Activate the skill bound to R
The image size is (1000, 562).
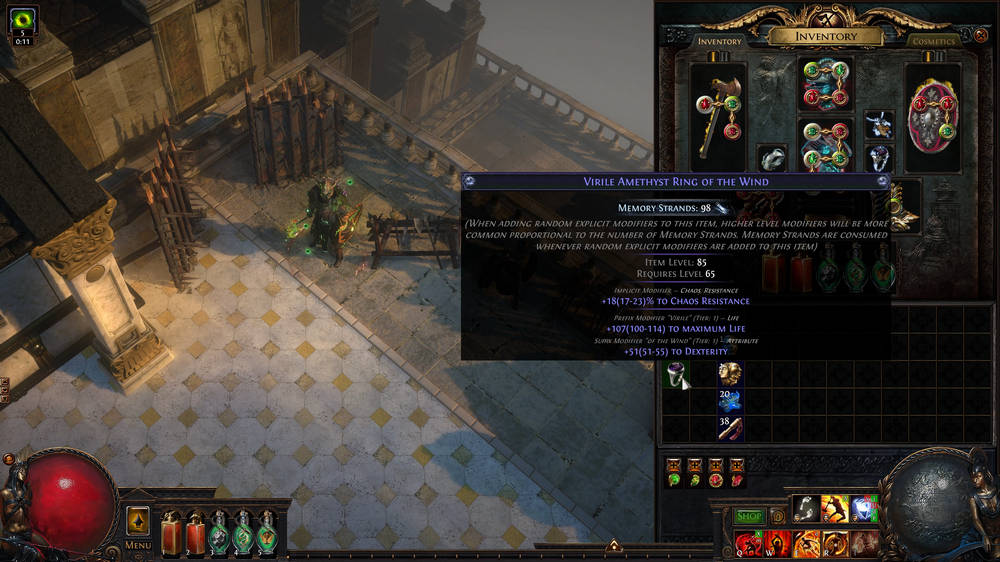[x=835, y=544]
